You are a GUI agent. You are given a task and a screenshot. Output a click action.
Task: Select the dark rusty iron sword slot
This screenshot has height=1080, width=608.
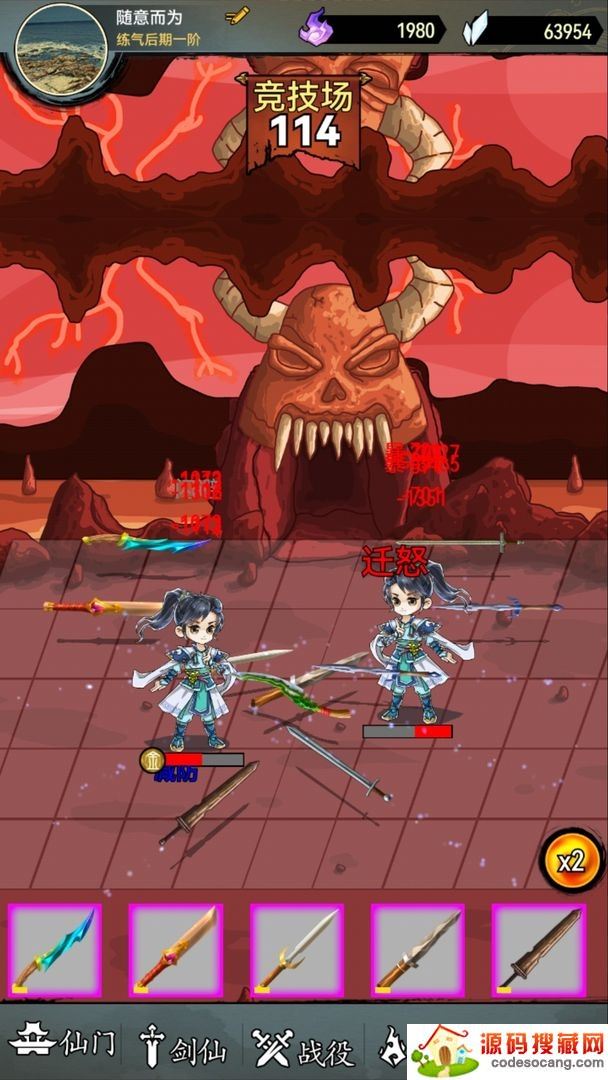[x=539, y=950]
